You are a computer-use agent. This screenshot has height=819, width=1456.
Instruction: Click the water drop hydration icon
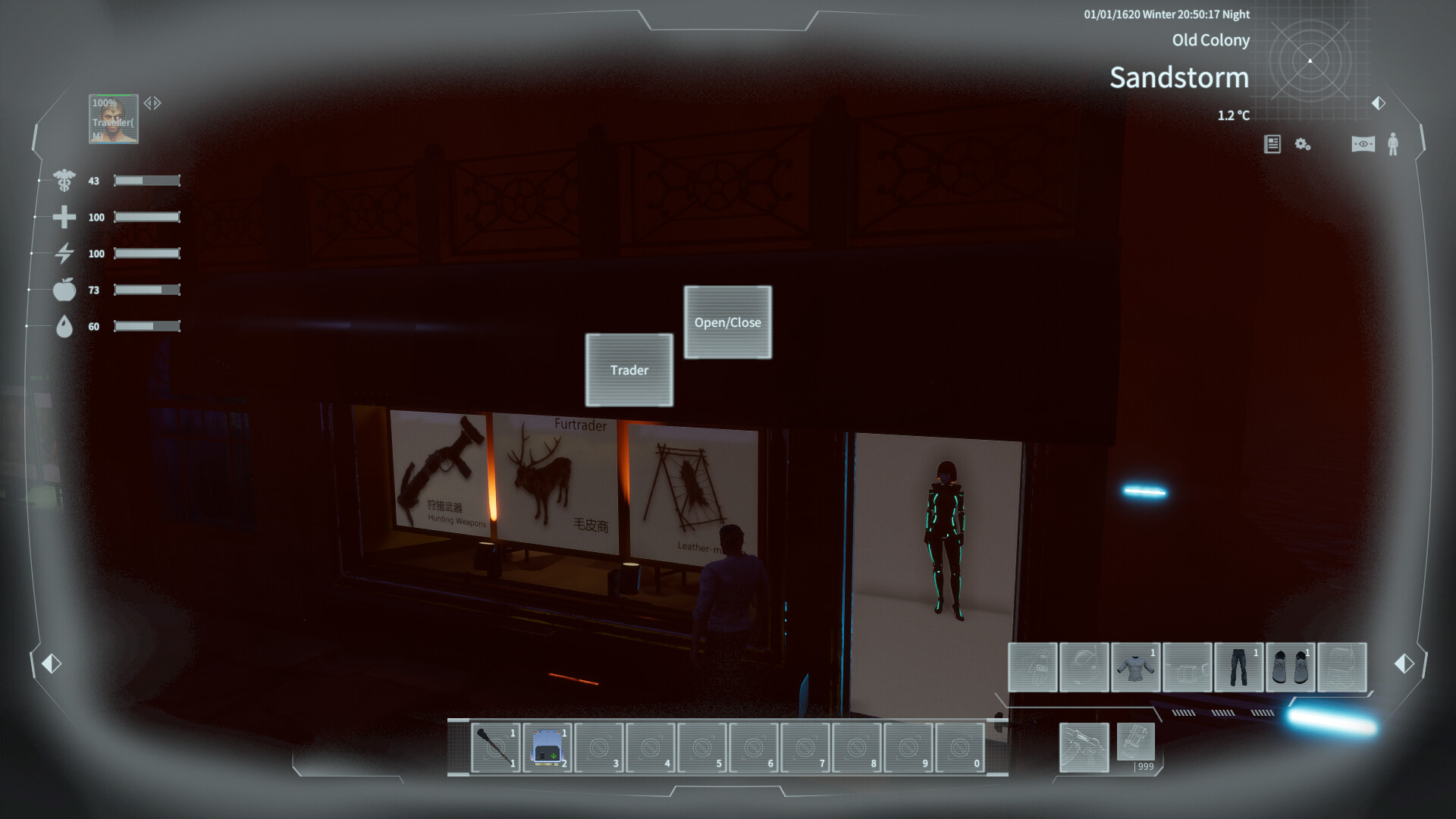pos(65,326)
